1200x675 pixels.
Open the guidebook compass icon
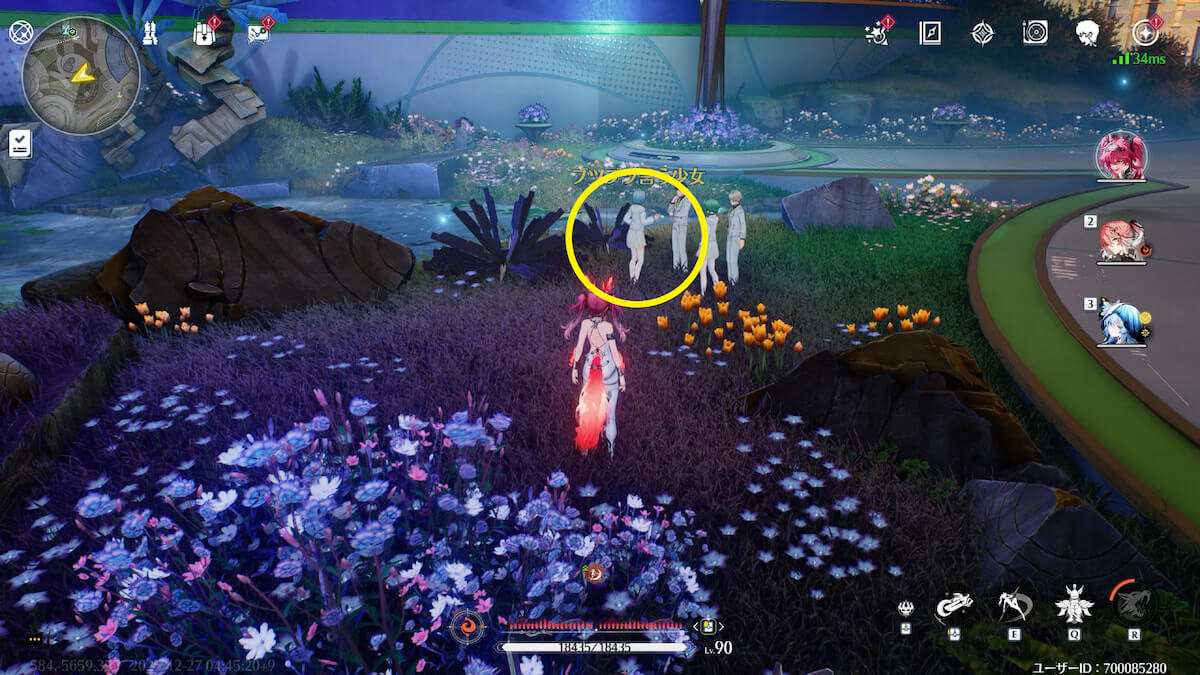pos(930,33)
